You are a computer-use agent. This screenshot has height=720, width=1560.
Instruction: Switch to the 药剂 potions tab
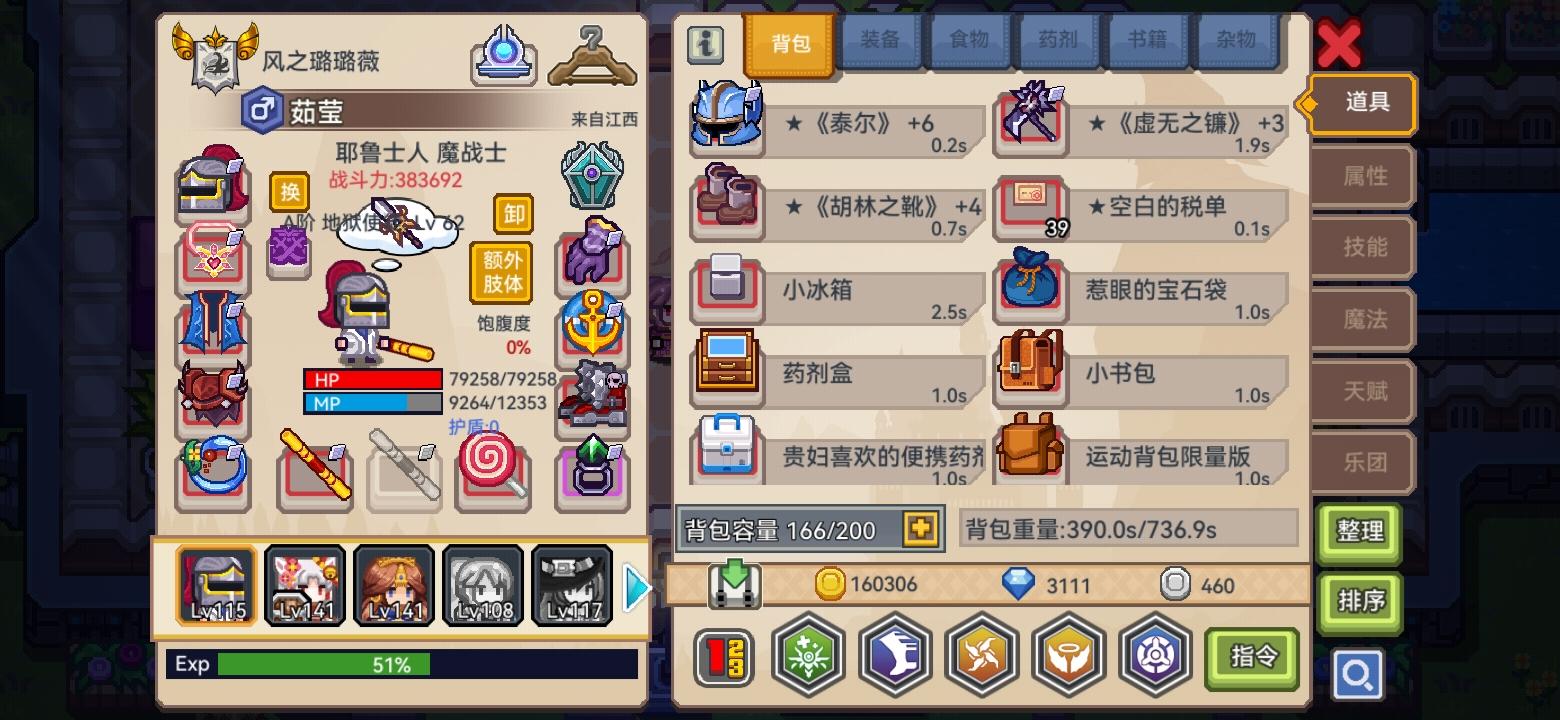(x=1058, y=42)
